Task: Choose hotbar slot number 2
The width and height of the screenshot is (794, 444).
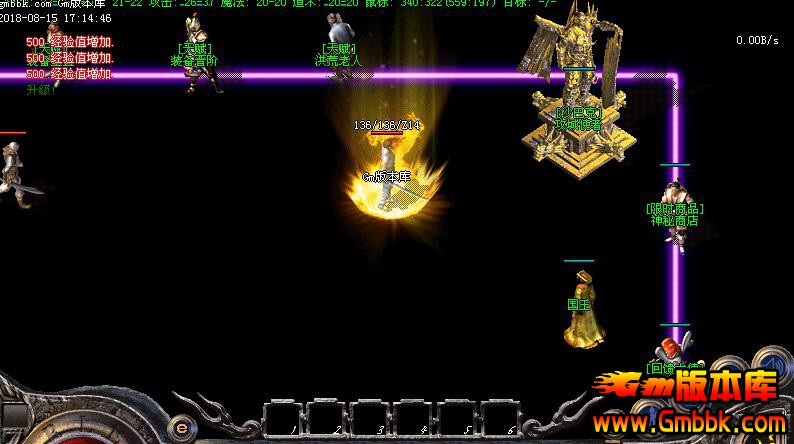Action: coord(327,420)
